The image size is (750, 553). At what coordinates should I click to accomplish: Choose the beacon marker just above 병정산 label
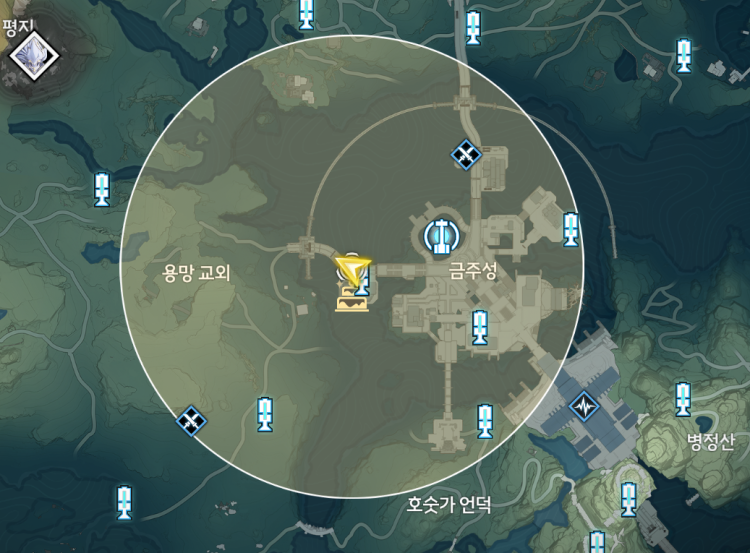coord(683,398)
